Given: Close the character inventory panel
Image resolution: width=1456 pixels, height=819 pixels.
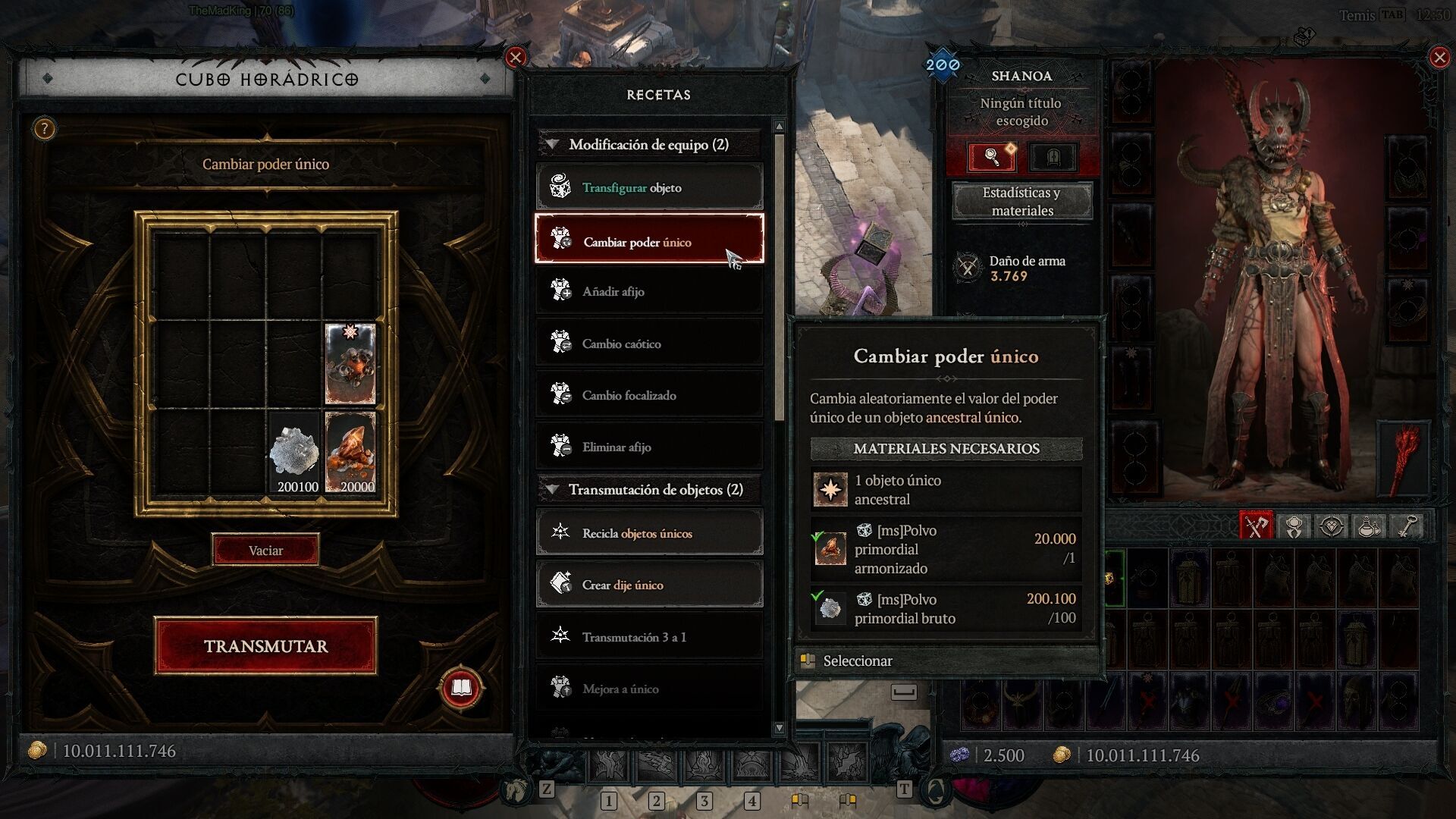Looking at the screenshot, I should 1439,58.
